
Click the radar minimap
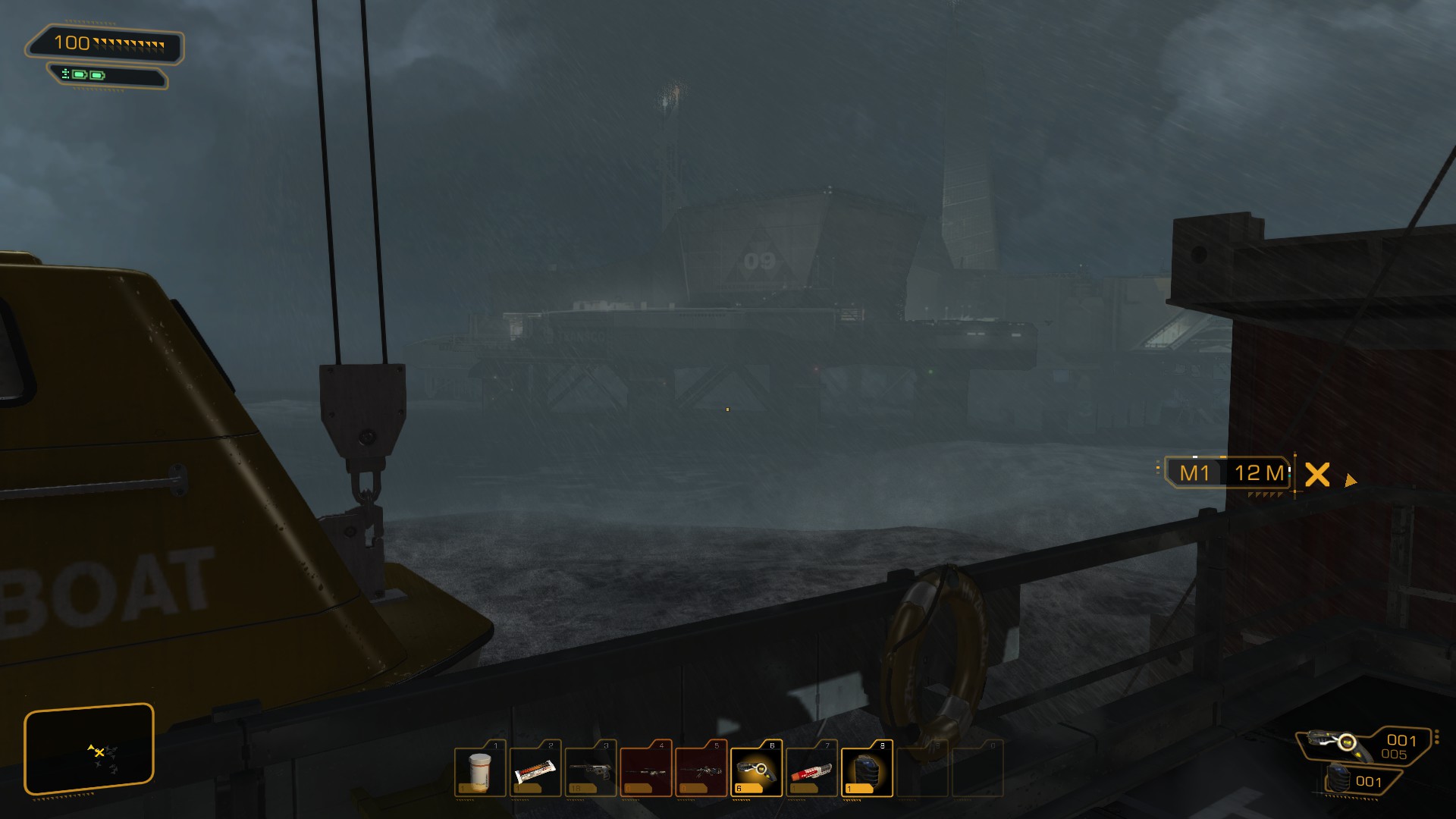coord(89,750)
